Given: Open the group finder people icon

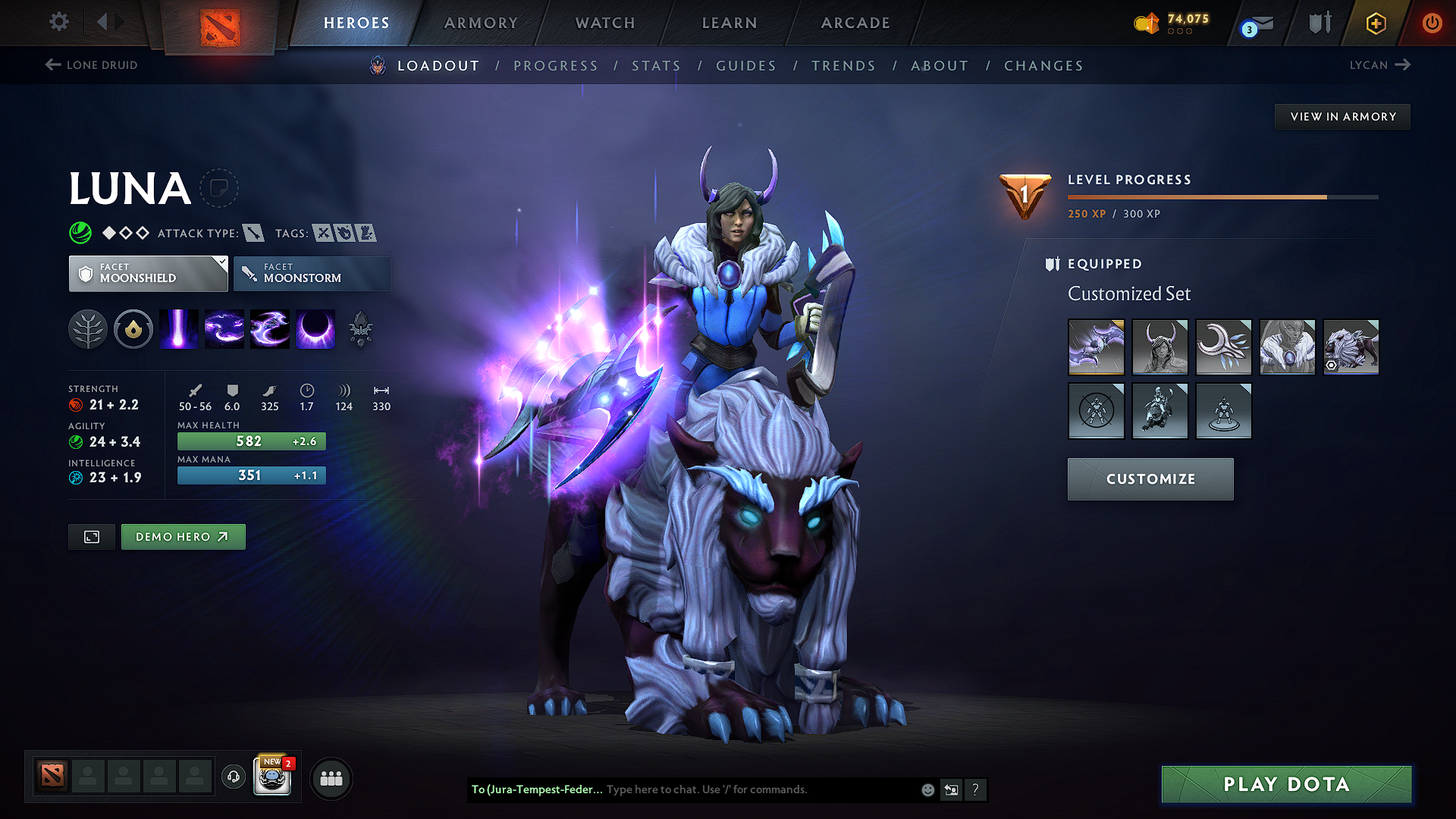Looking at the screenshot, I should coord(331,778).
